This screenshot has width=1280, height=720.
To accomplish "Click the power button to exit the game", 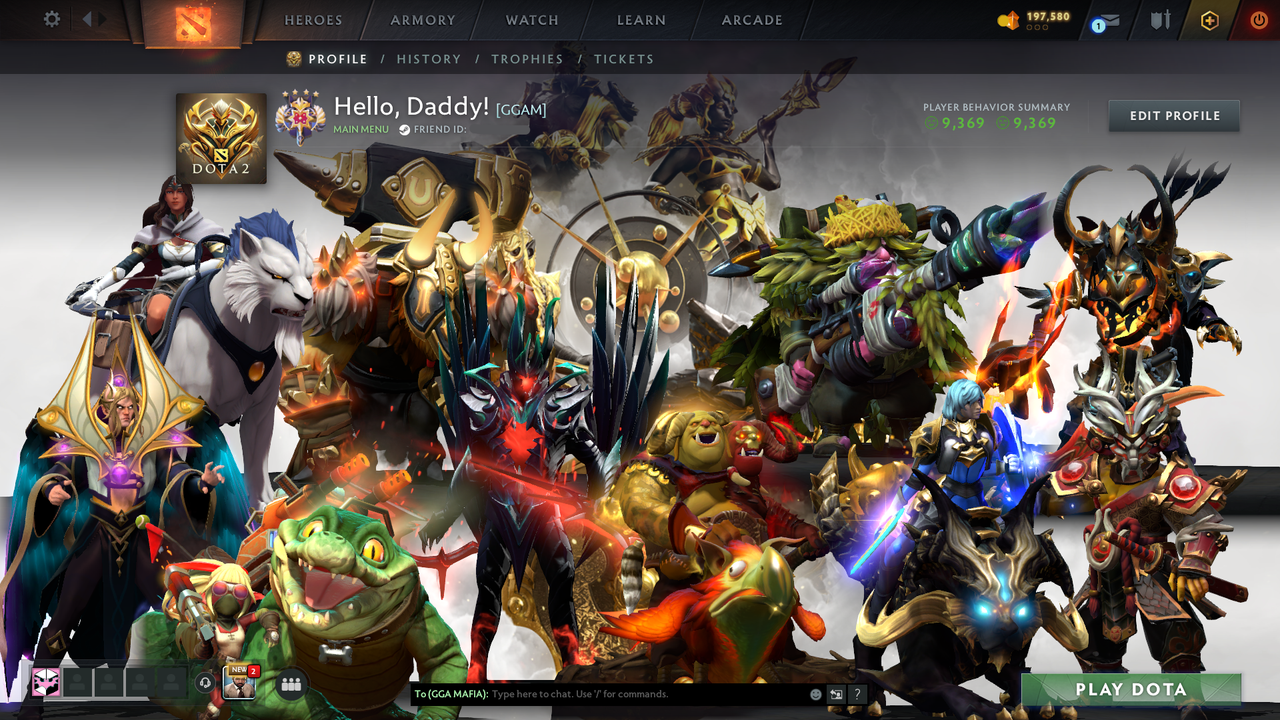I will (1258, 19).
